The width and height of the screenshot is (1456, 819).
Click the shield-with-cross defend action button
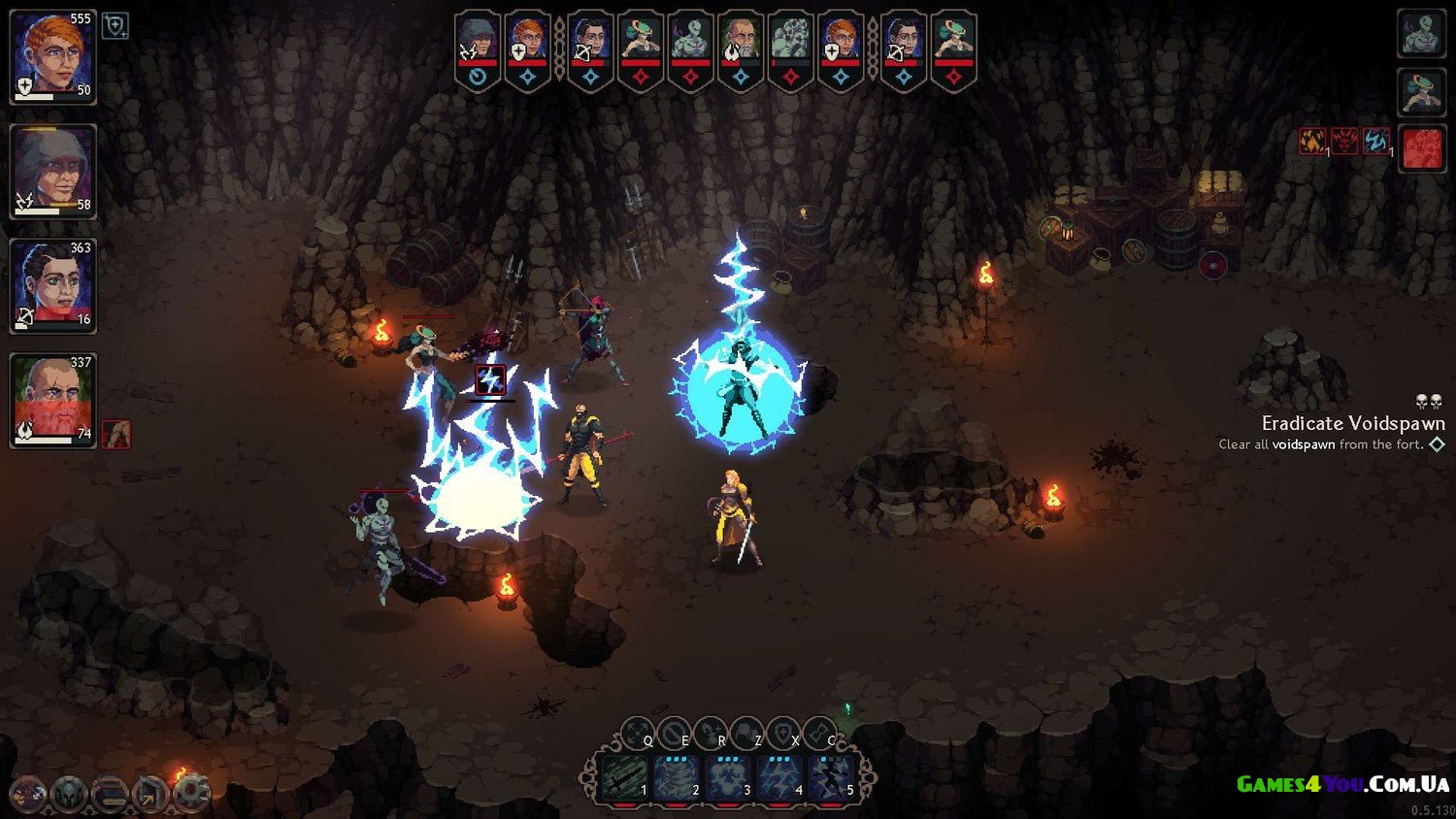pos(782,733)
